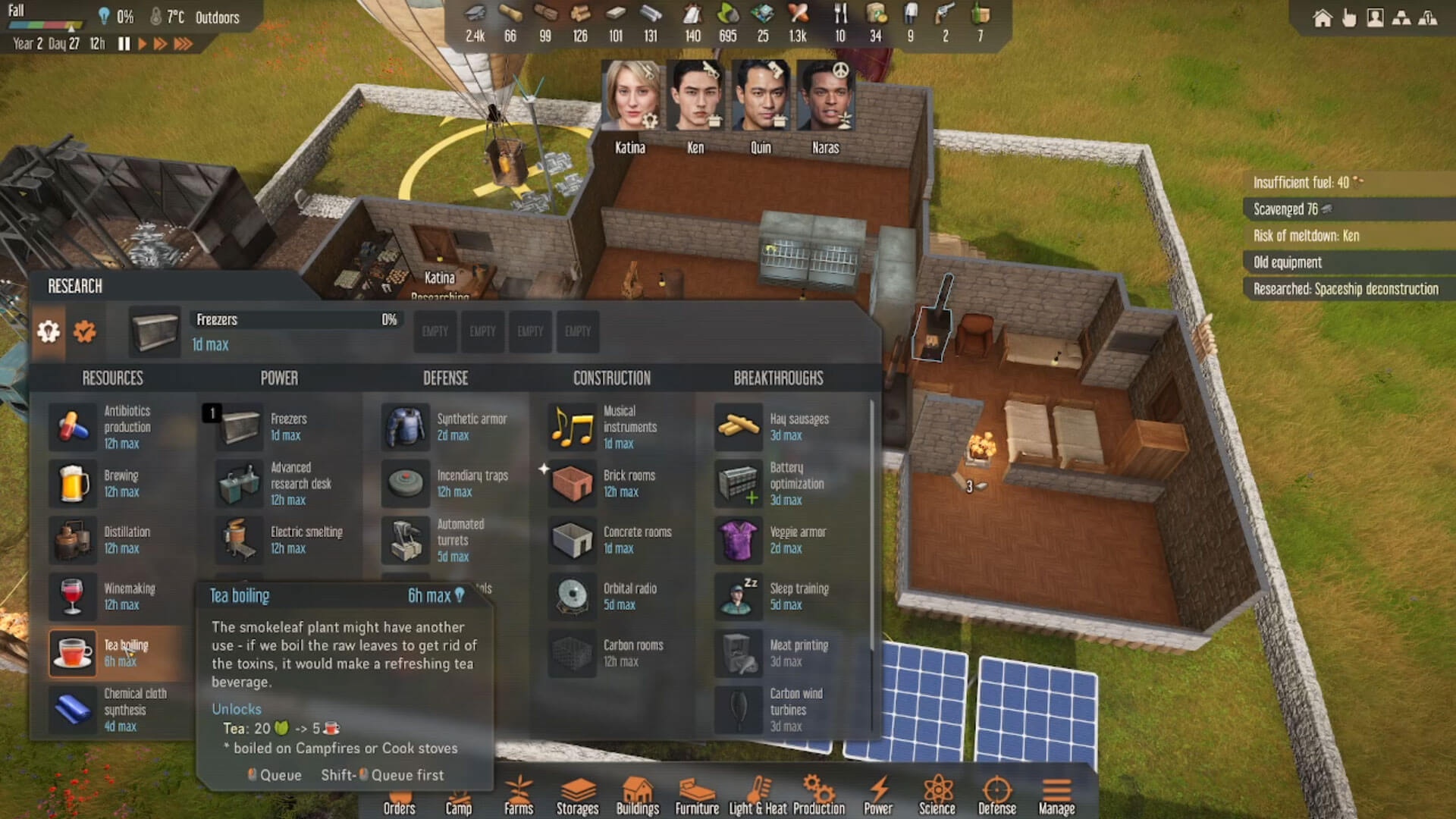Viewport: 1456px width, 819px height.
Task: Open the Manage menu
Action: pyautogui.click(x=1056, y=796)
